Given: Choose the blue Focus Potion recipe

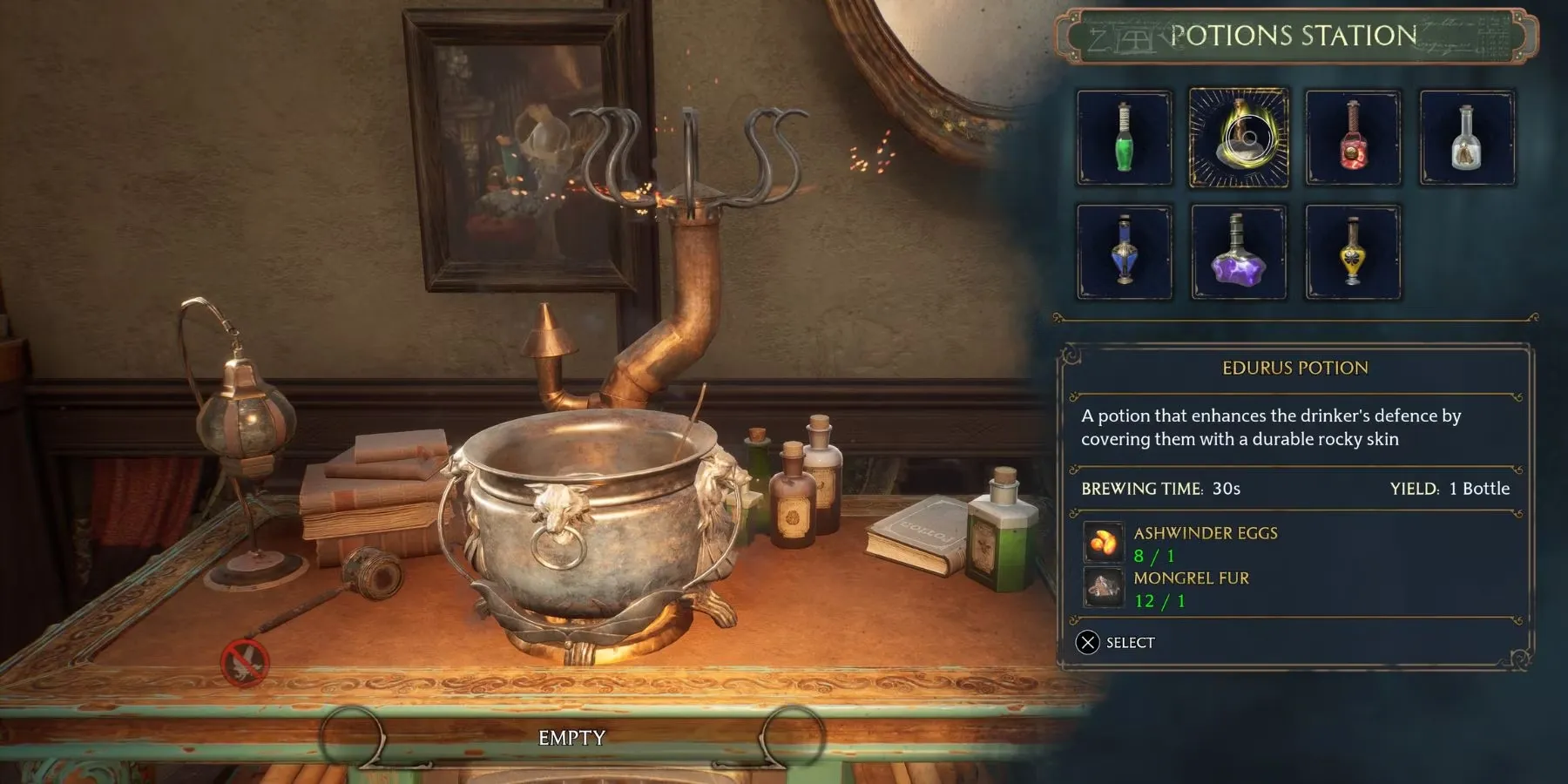Looking at the screenshot, I should (1124, 252).
